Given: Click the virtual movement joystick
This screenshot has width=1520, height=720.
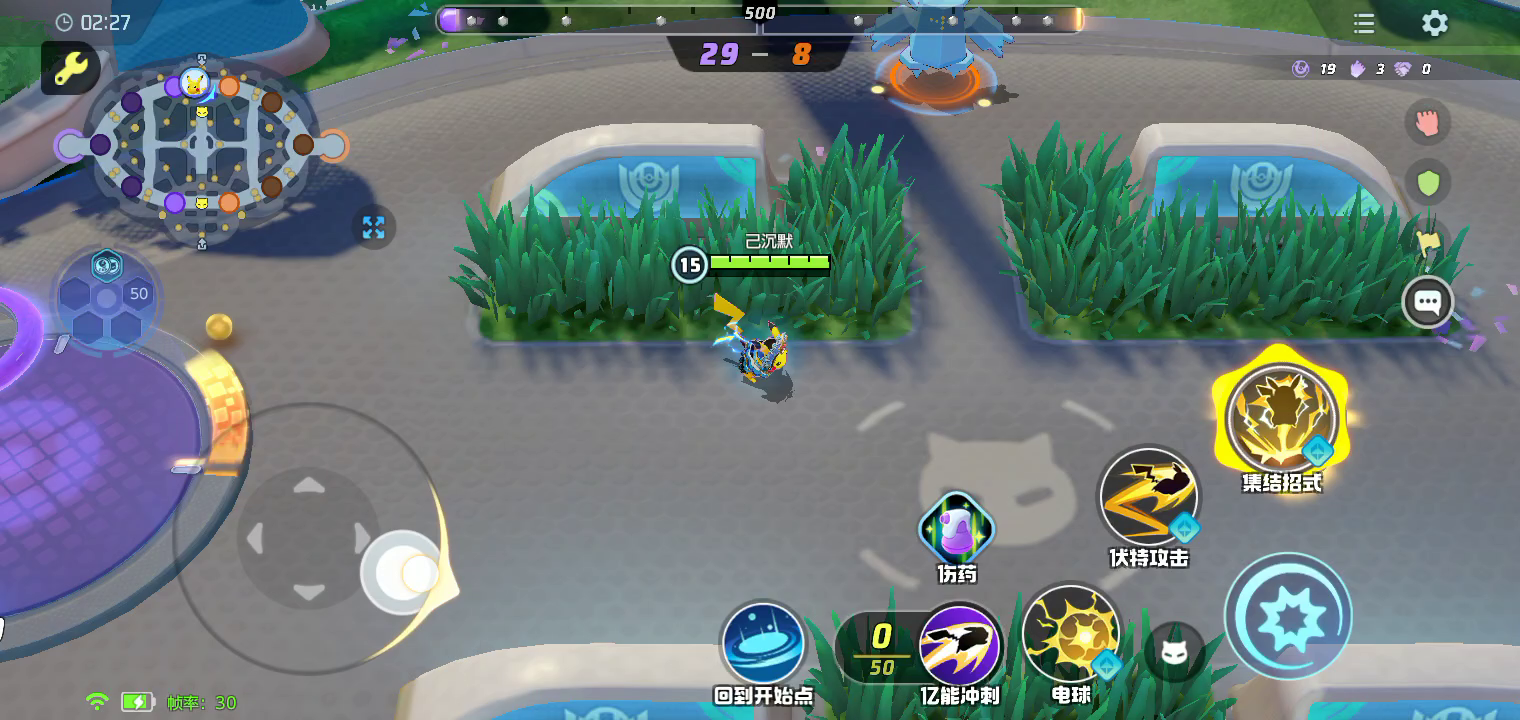Looking at the screenshot, I should [x=308, y=539].
